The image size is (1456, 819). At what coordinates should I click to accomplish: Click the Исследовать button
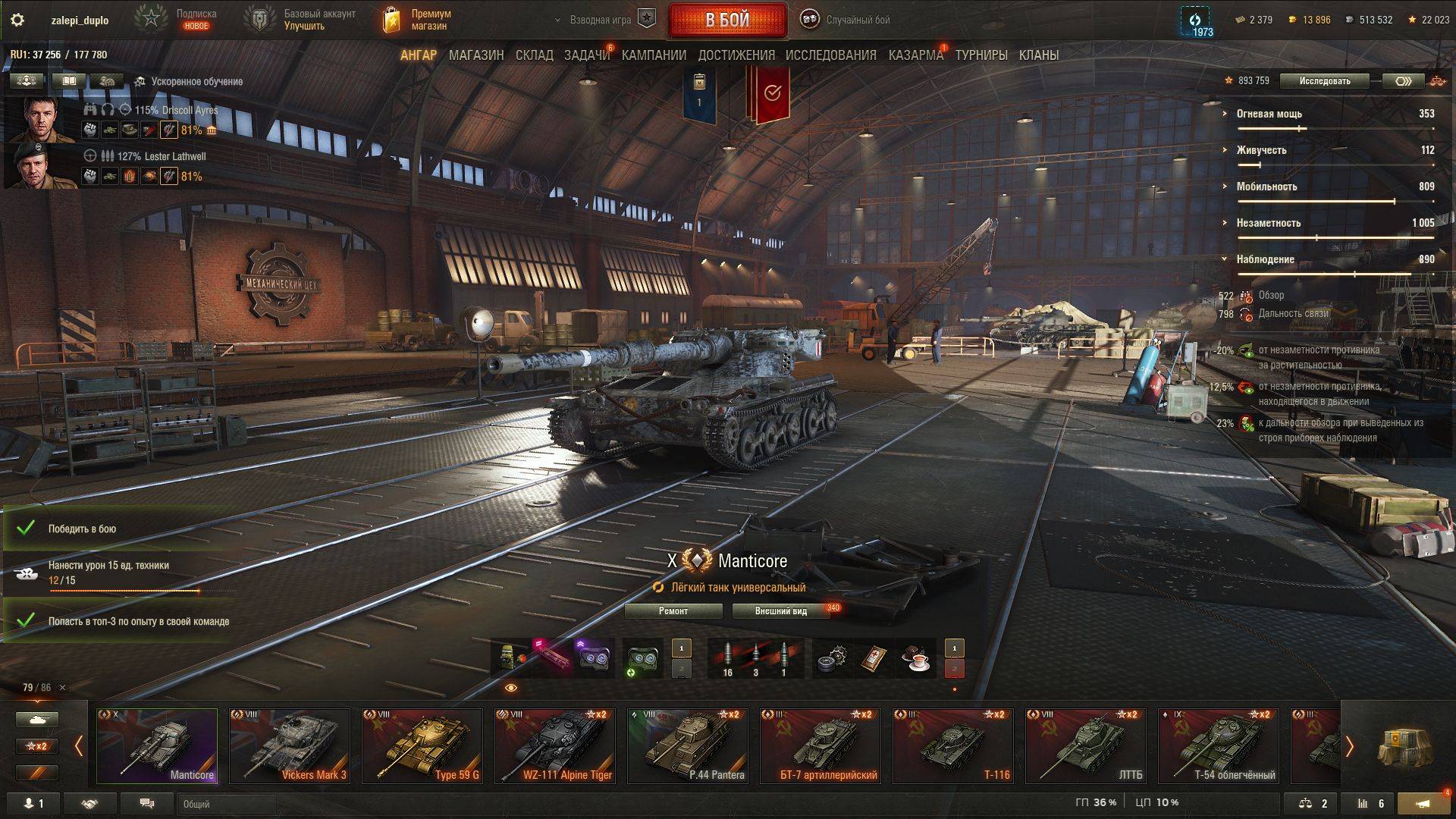point(1324,81)
